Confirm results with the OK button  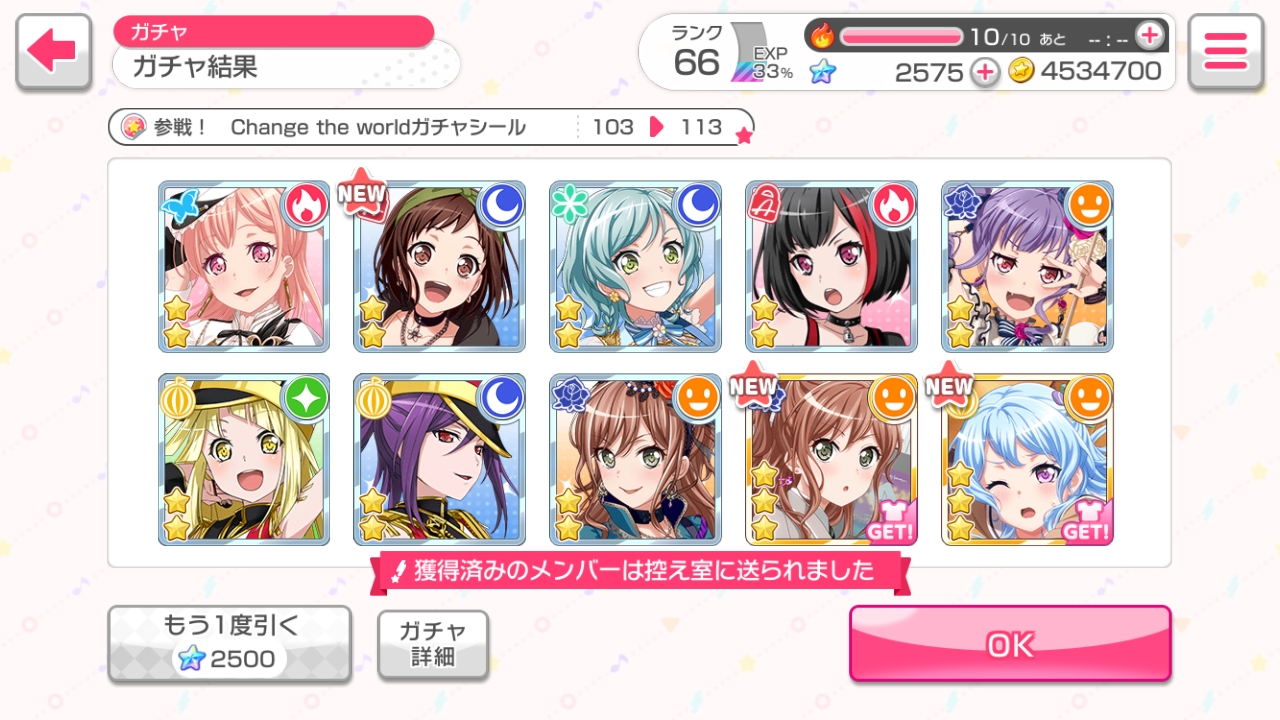click(x=1010, y=644)
